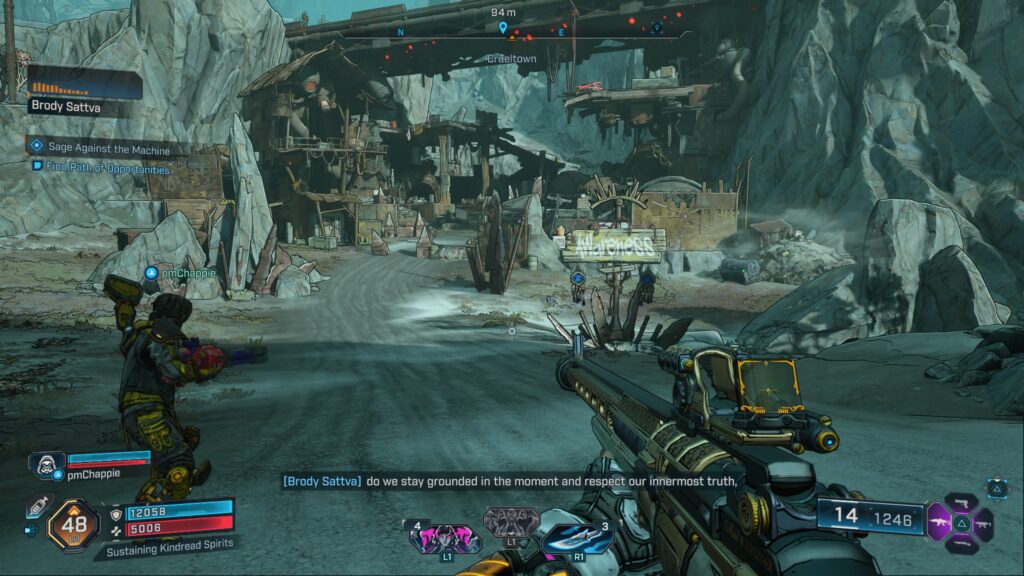
Task: Choose the bottom shotgun weapon slot
Action: pos(960,544)
